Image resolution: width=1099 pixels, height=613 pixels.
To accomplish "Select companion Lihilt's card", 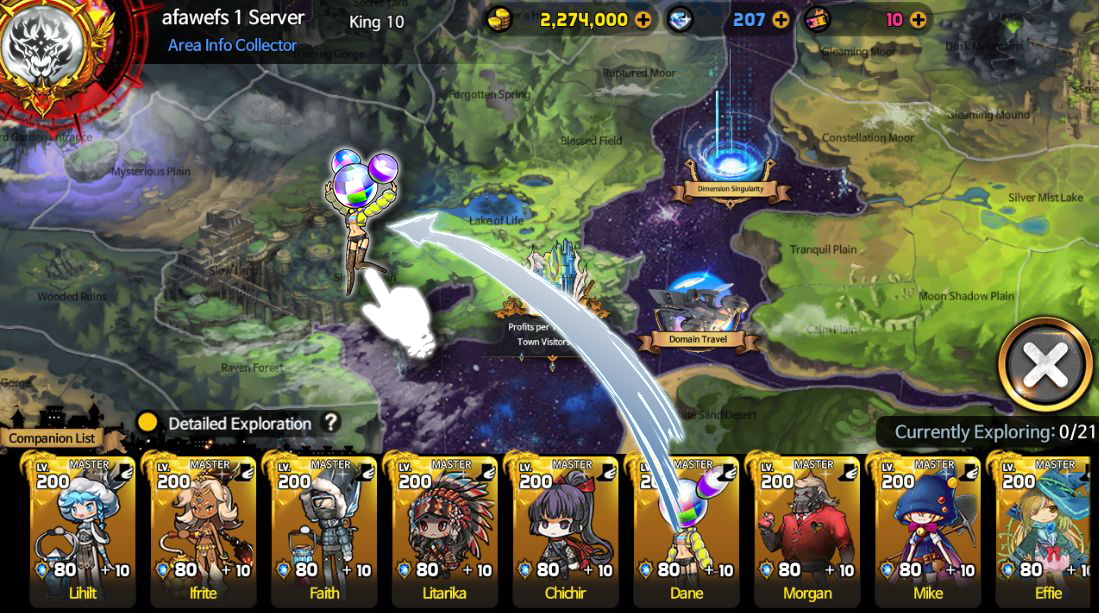I will coord(82,530).
